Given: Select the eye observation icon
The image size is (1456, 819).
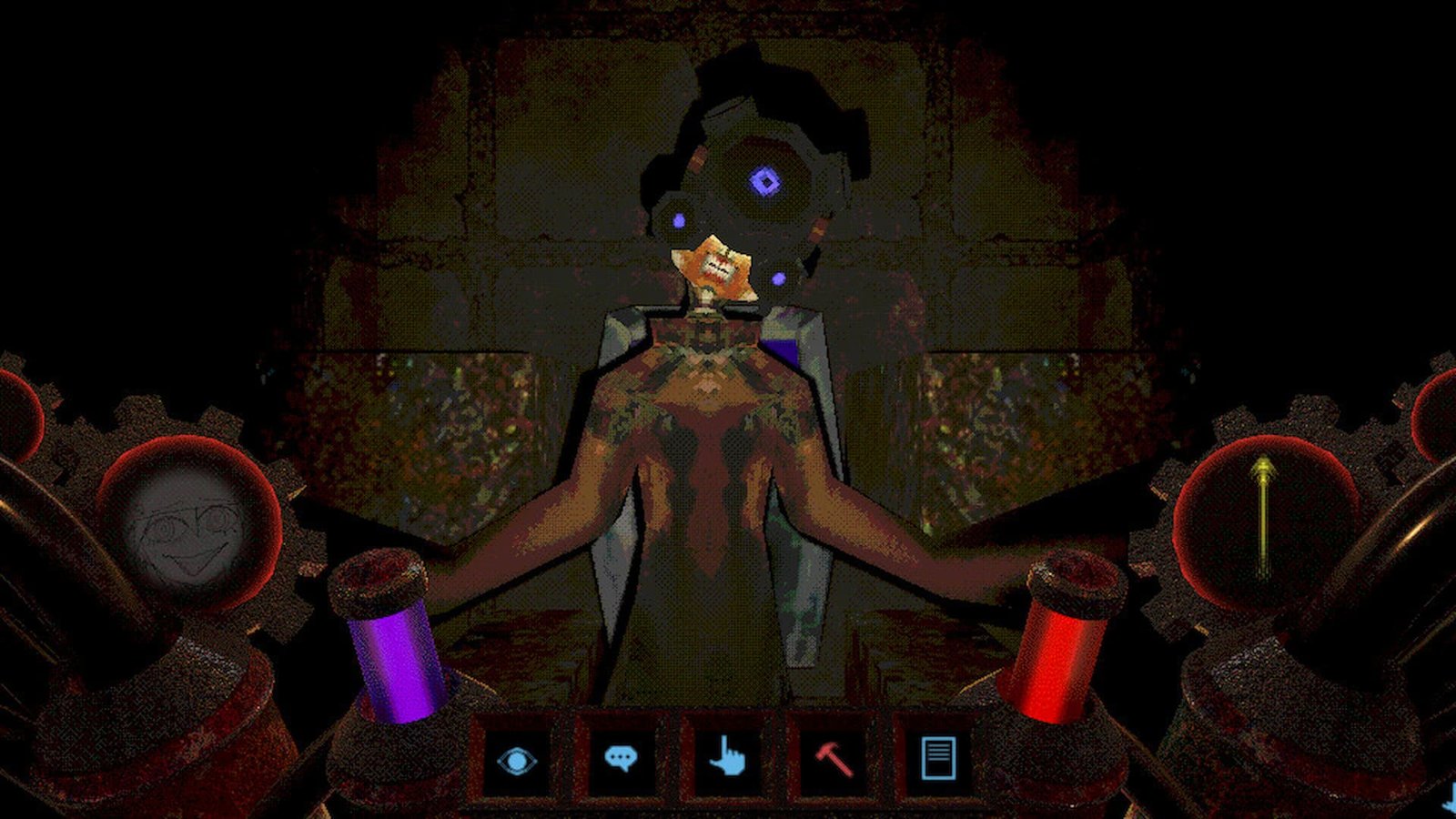Looking at the screenshot, I should (517, 759).
